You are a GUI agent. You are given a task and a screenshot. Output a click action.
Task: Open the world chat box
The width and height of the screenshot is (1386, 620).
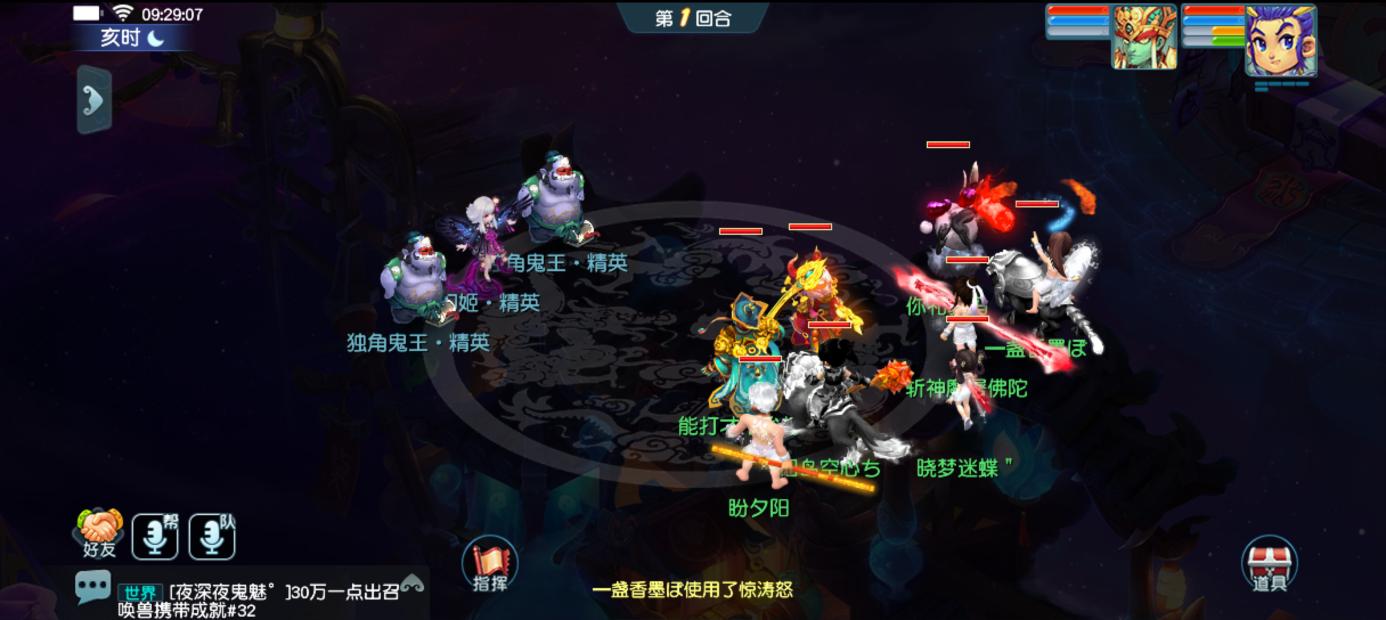pos(270,600)
